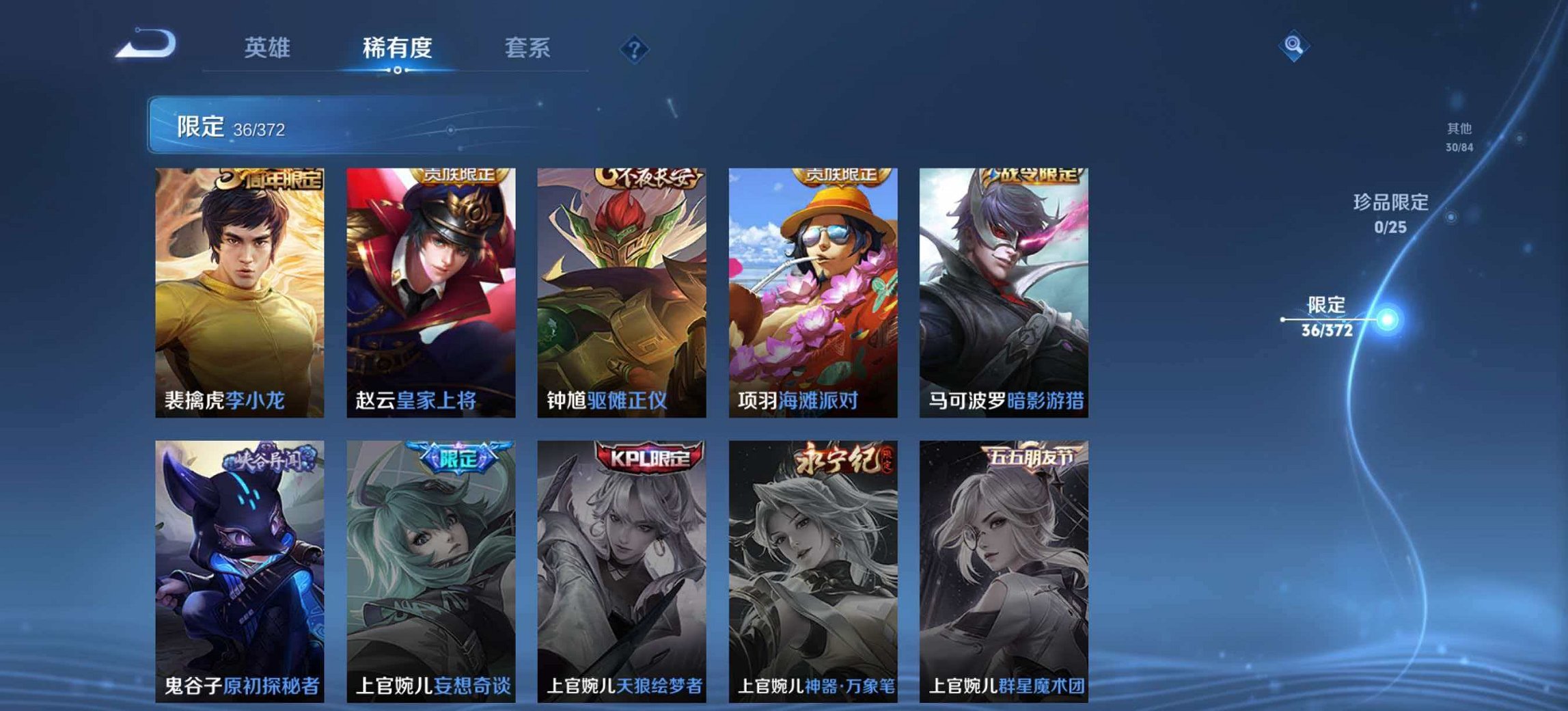Screen dimensions: 1568x711
Task: Select the 稀有度 tab
Action: 397,49
